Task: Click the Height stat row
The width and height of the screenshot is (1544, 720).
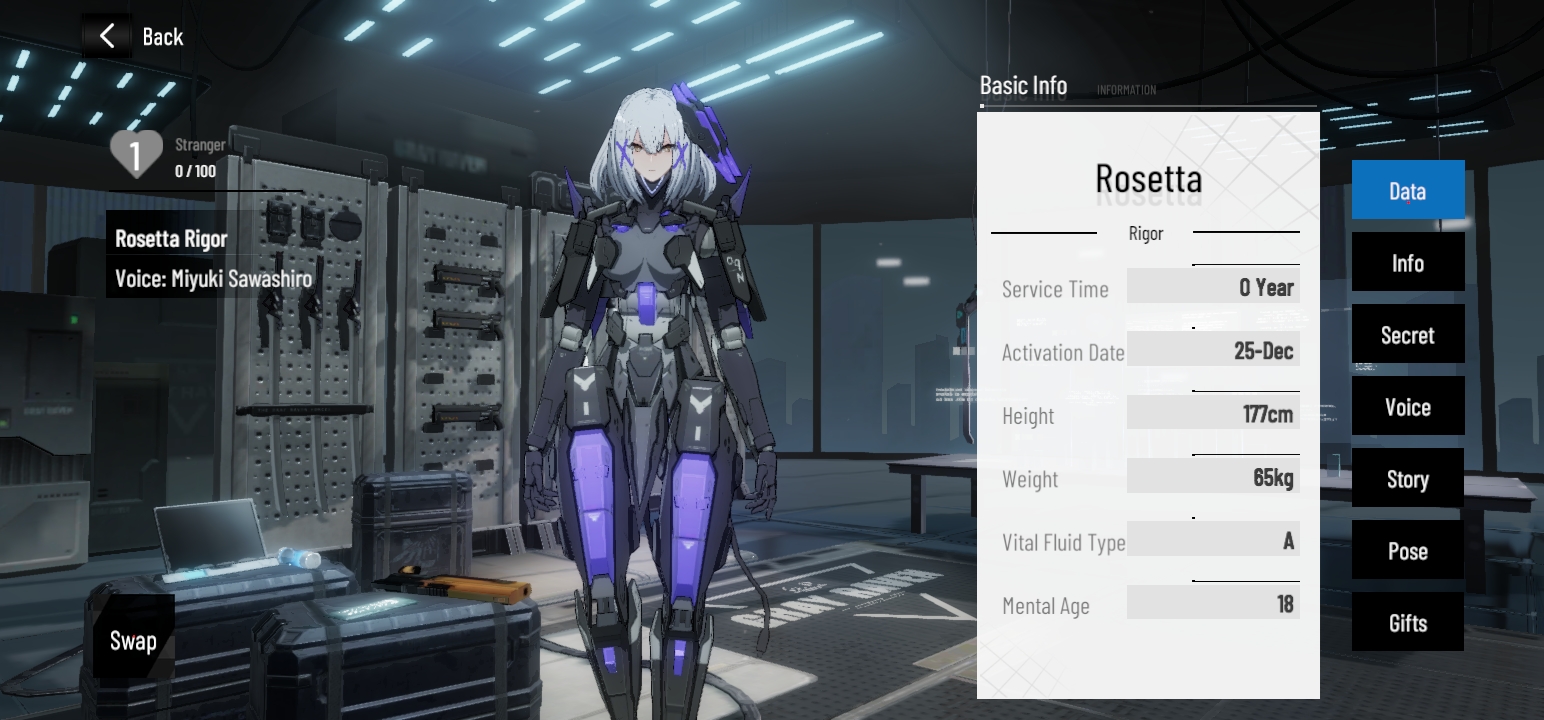Action: (x=1213, y=413)
